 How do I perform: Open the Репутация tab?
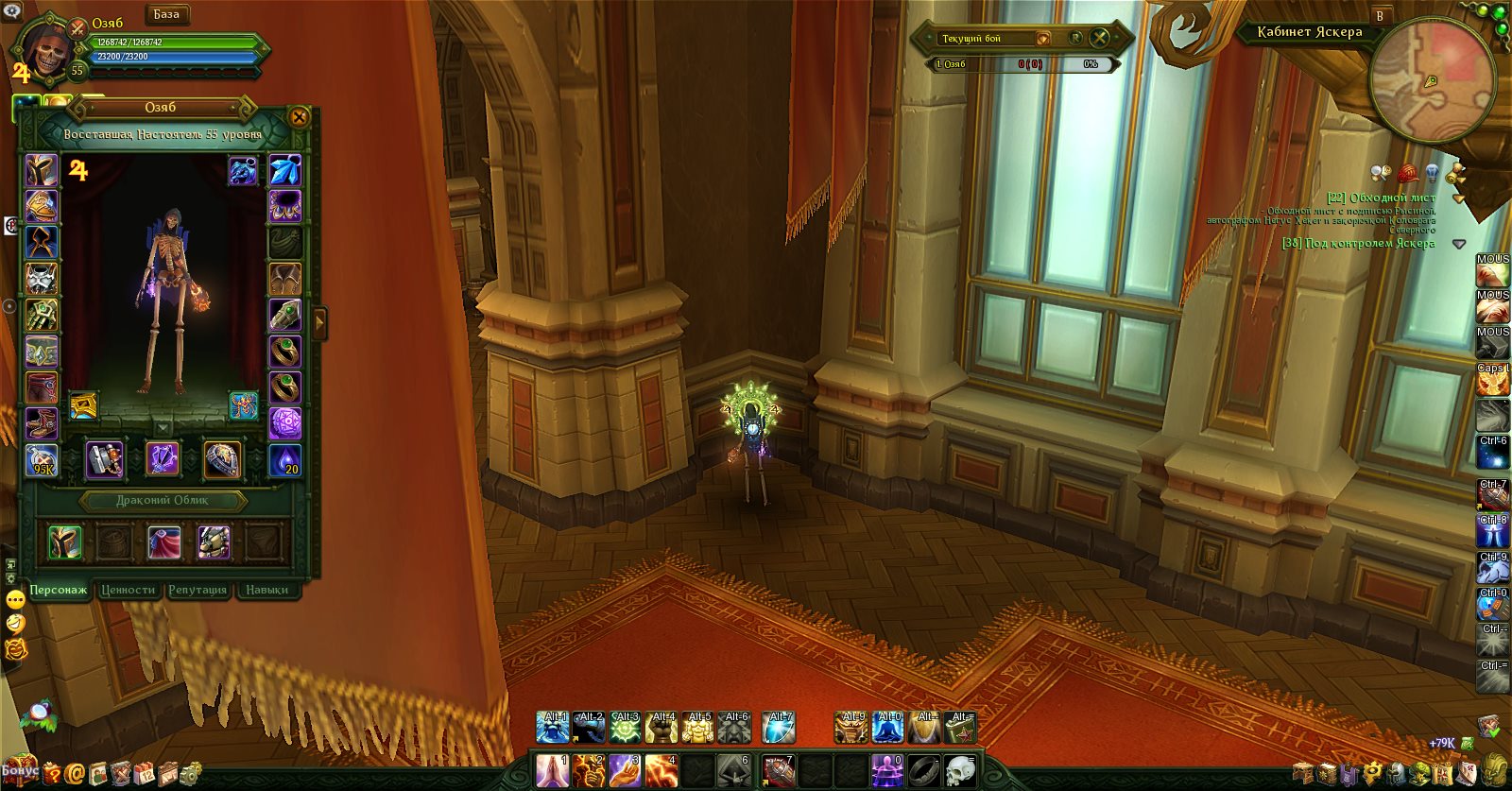coord(198,590)
